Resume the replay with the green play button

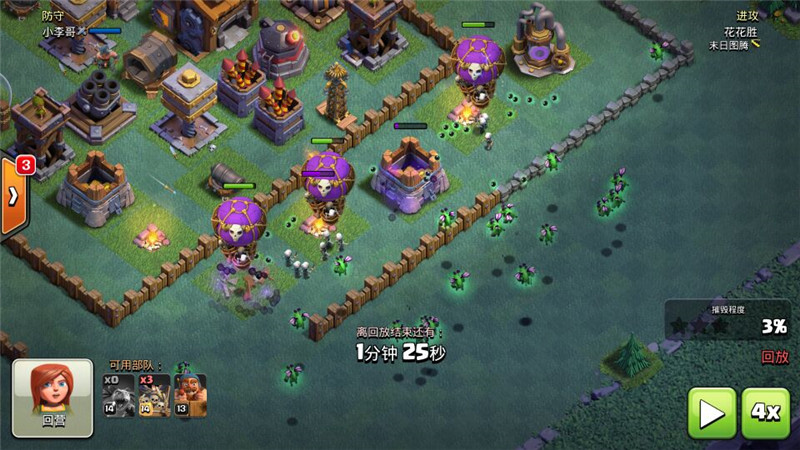pyautogui.click(x=712, y=411)
